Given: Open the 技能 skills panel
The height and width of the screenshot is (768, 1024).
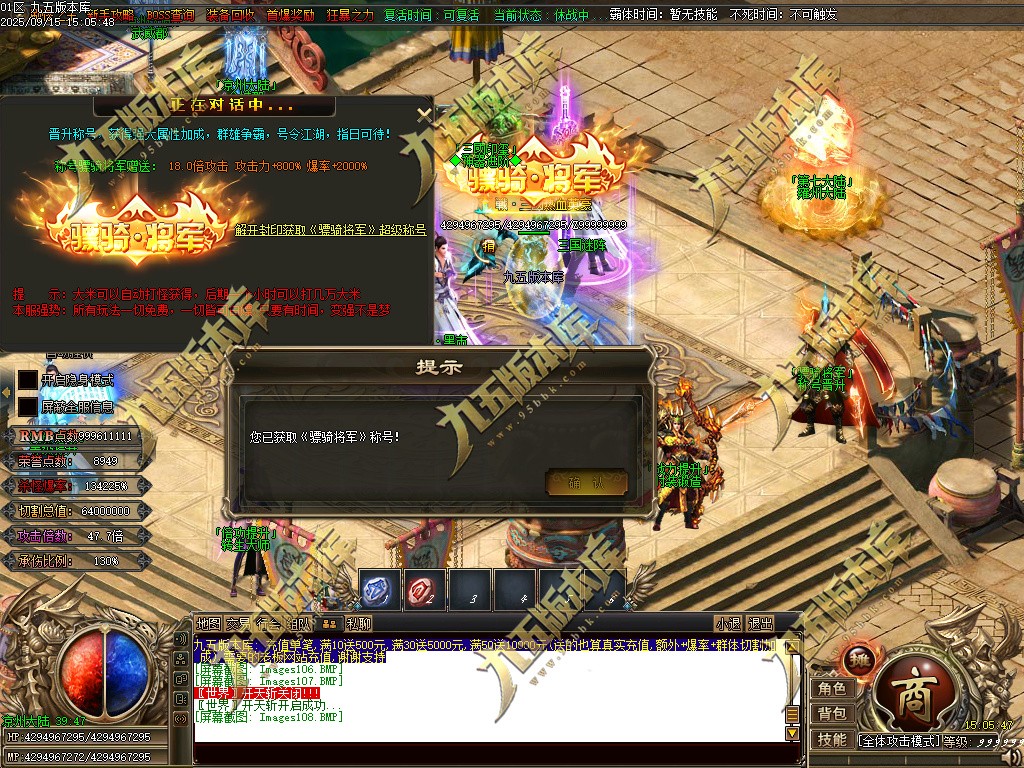Looking at the screenshot, I should click(832, 740).
